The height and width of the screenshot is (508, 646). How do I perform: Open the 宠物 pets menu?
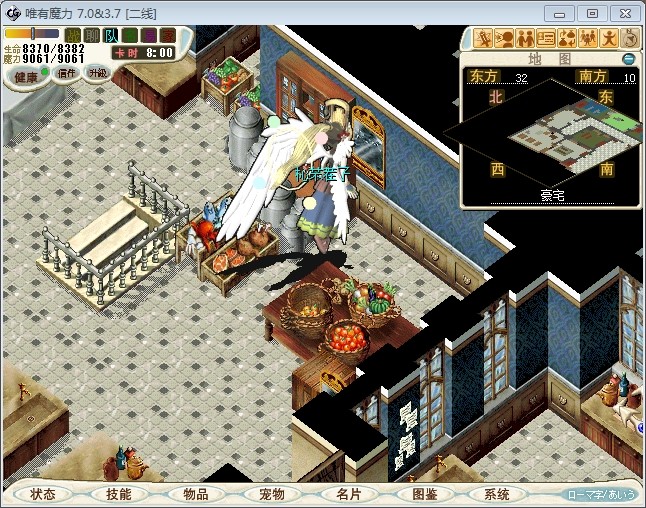(271, 494)
